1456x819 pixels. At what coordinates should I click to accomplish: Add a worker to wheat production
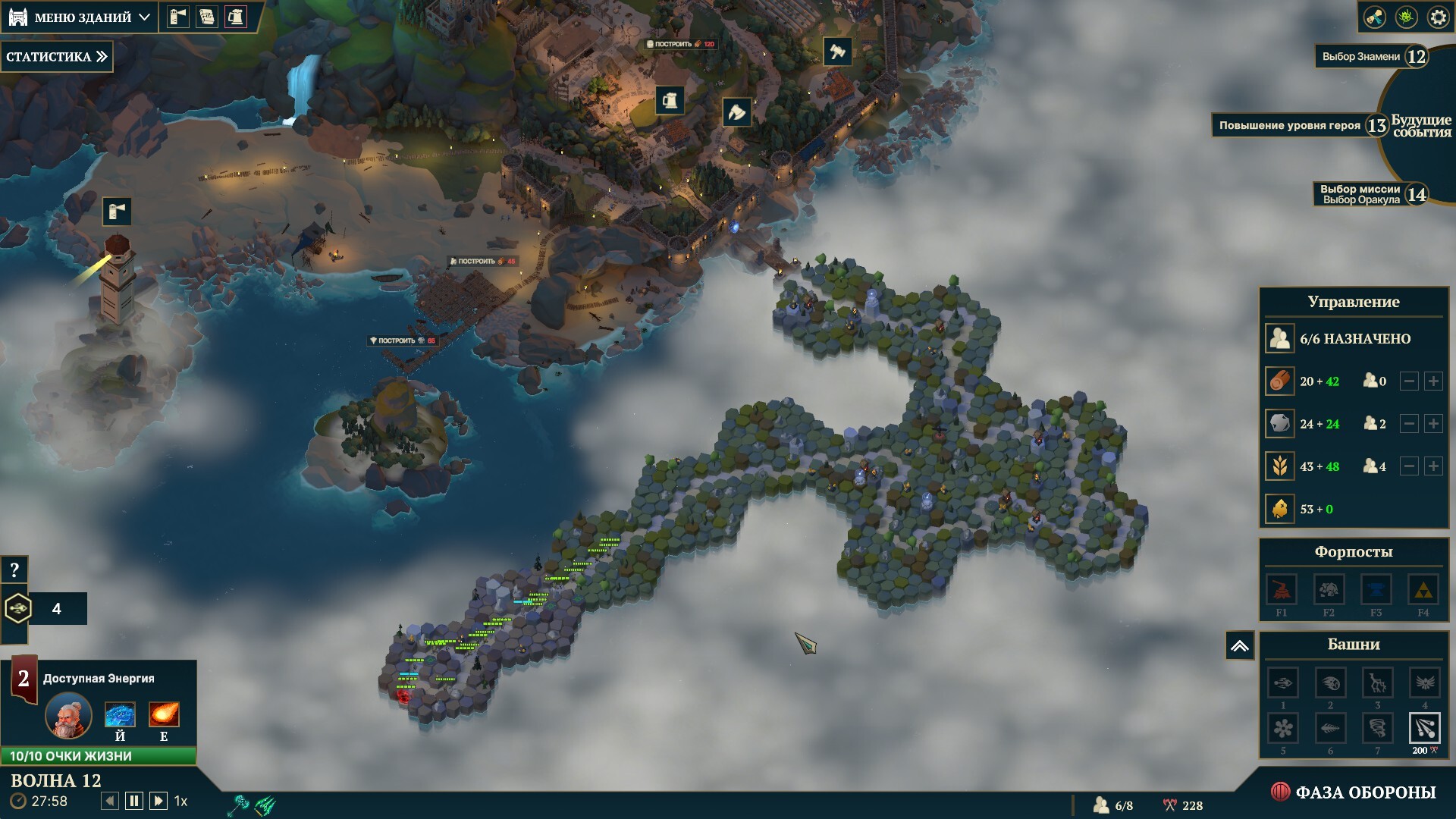coord(1432,466)
